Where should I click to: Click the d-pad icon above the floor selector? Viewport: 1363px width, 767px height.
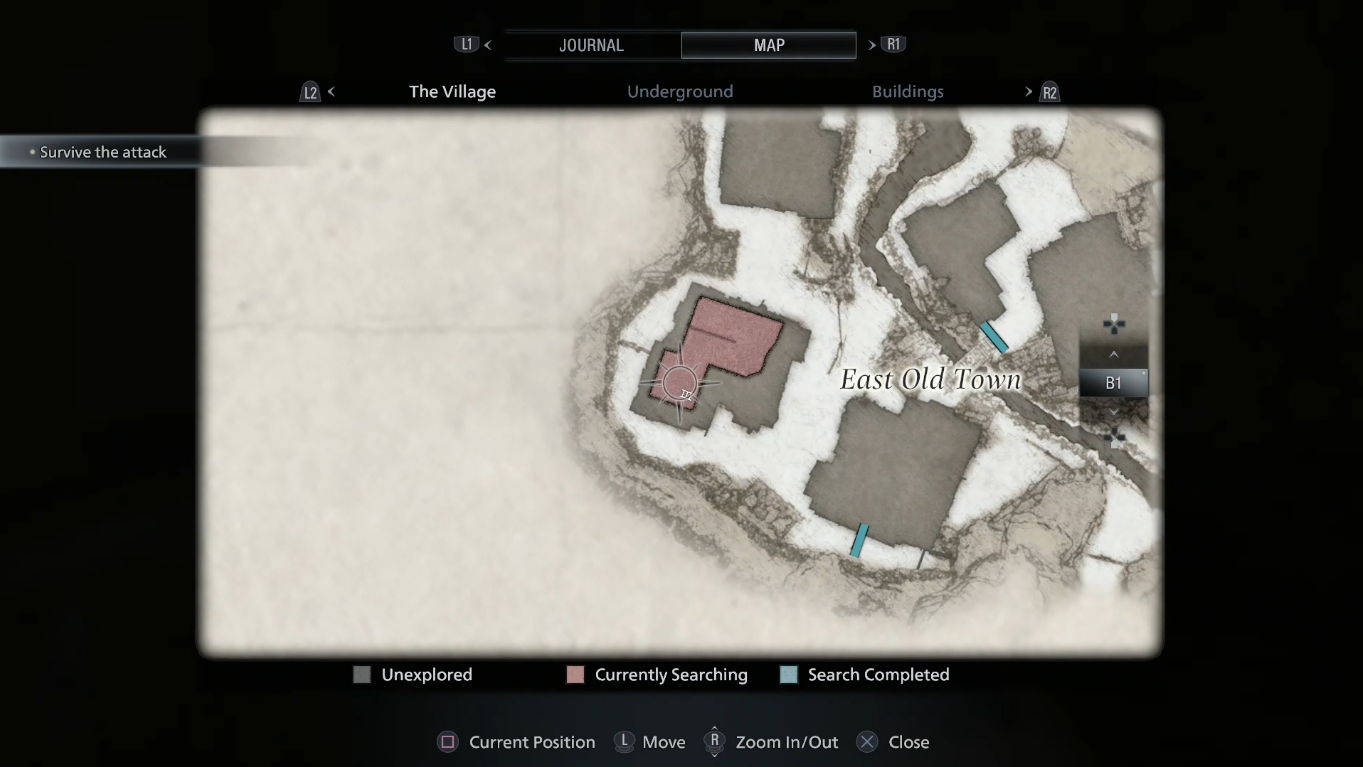(x=1114, y=324)
